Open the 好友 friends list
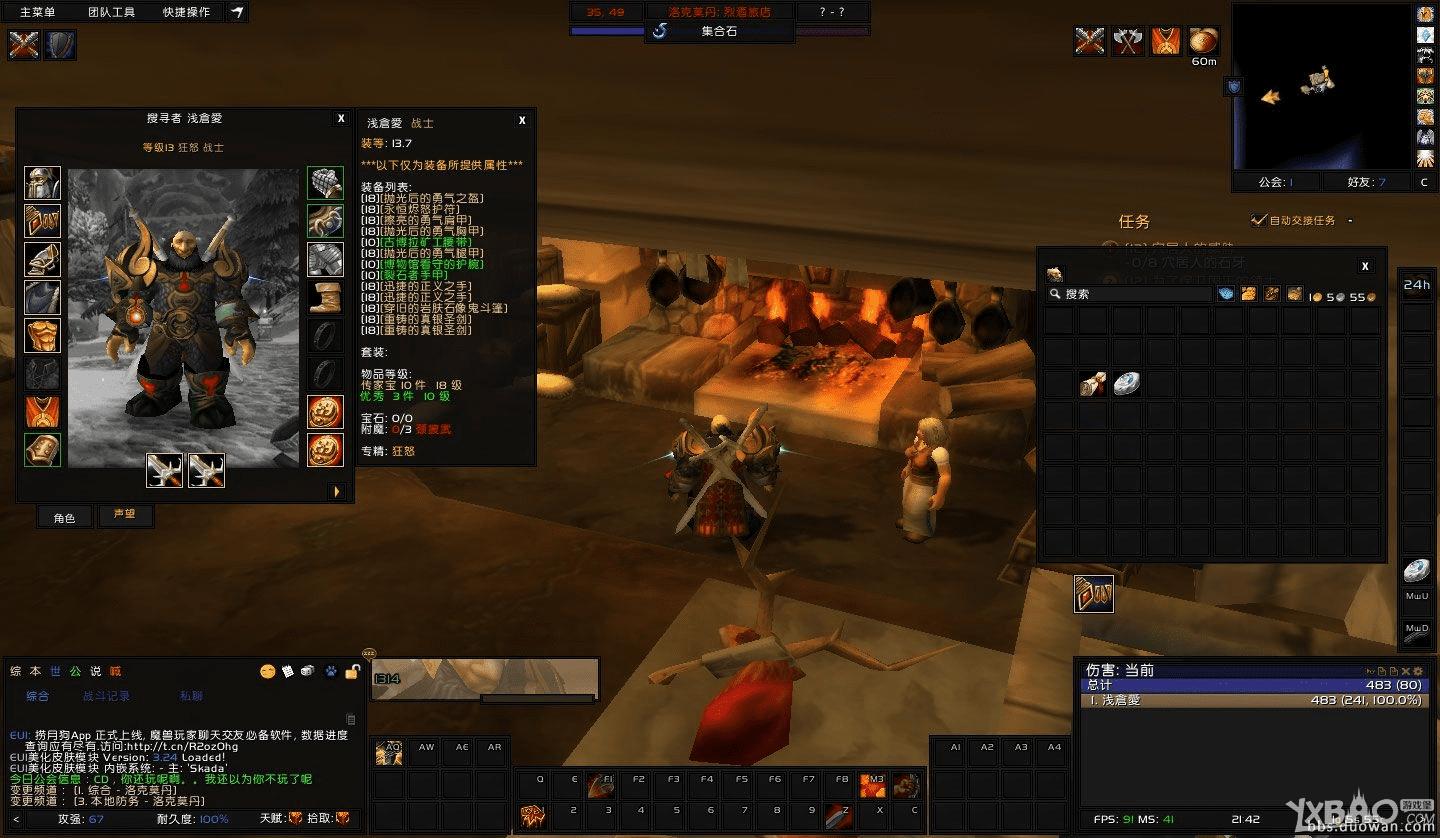Screen dimensions: 1440x838 click(x=1366, y=182)
